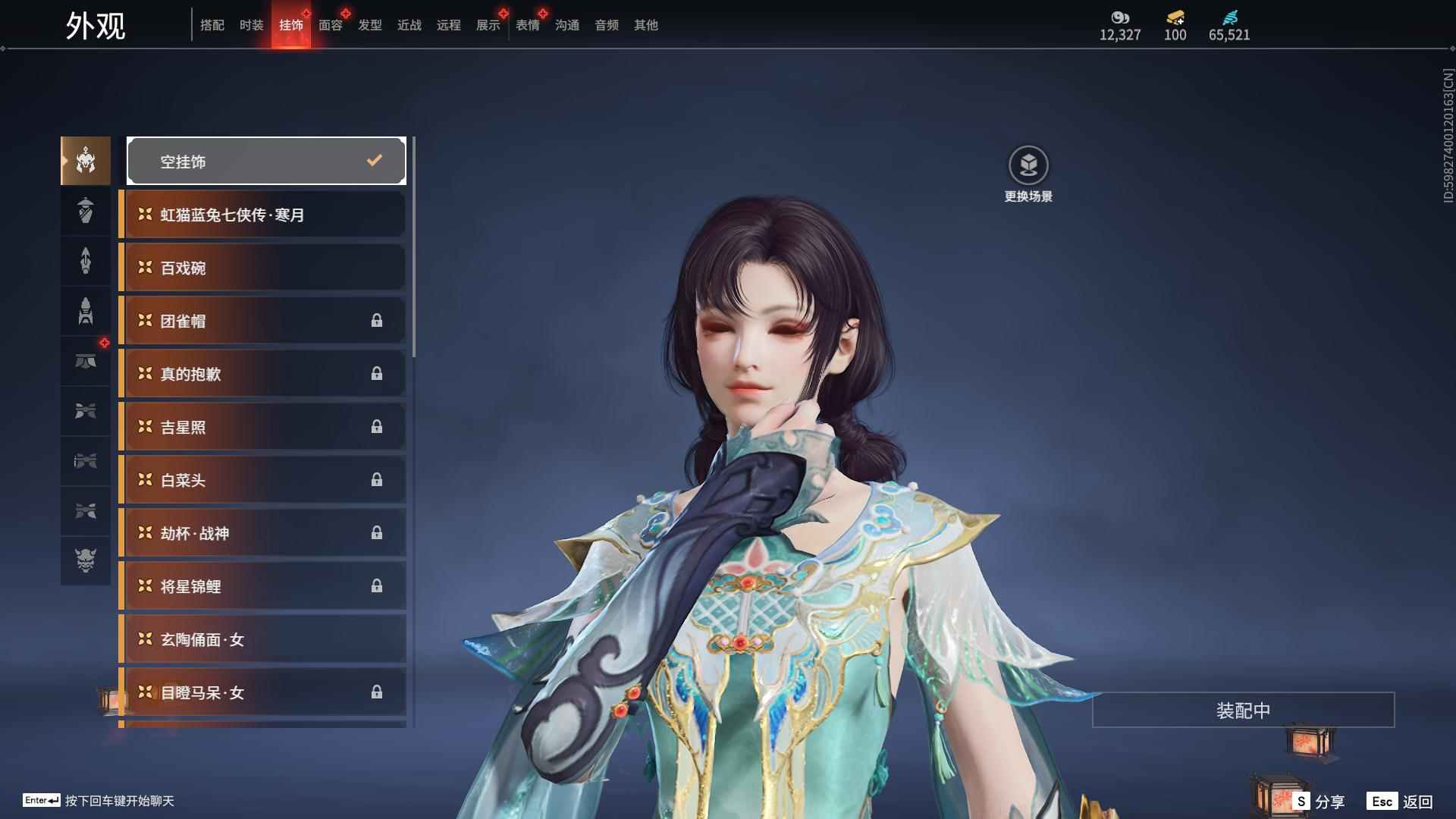
Task: Show the 表情 tab
Action: (528, 25)
